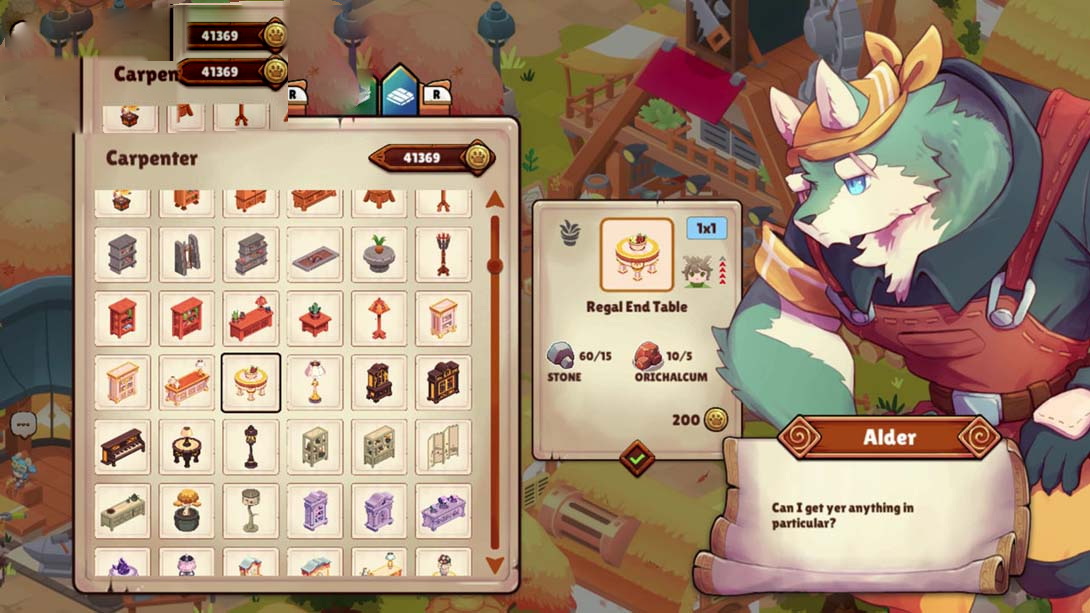This screenshot has height=613, width=1090.
Task: Click the scroll down arrow of the list
Action: (494, 565)
